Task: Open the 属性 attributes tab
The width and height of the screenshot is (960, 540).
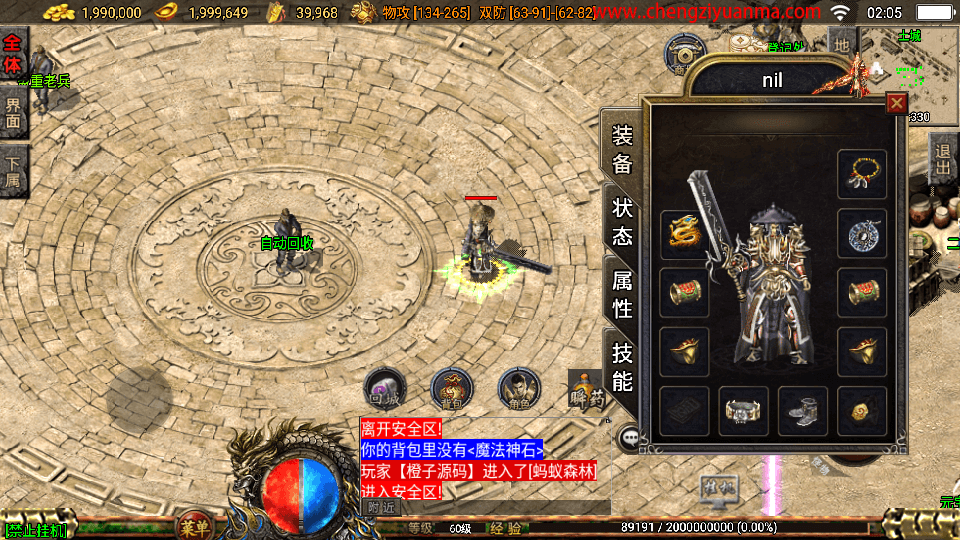Action: point(622,294)
